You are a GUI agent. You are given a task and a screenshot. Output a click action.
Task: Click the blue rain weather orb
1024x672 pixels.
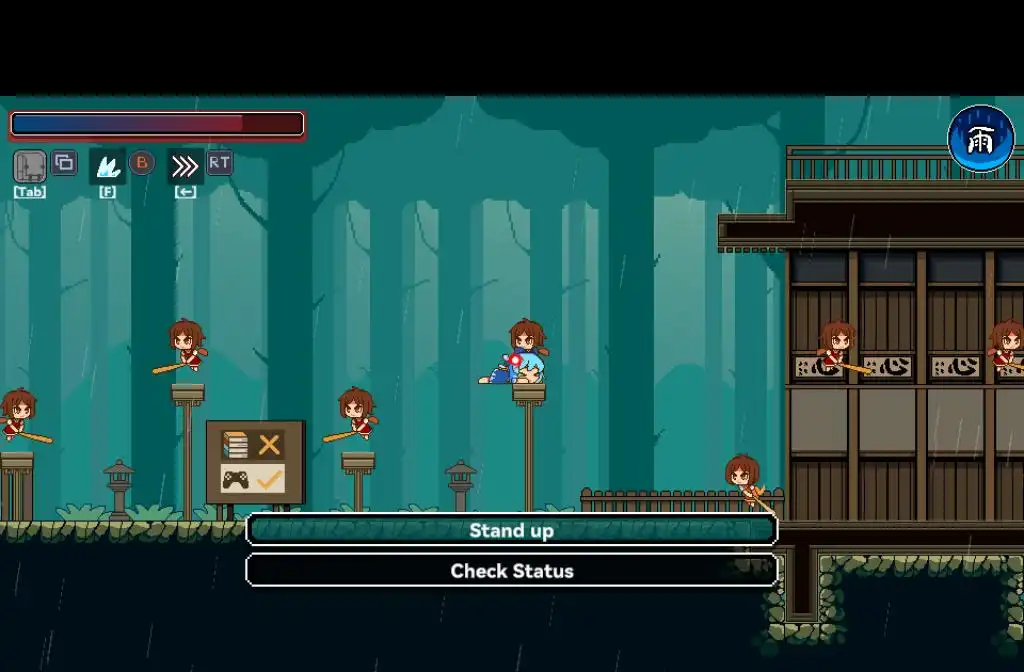point(980,139)
